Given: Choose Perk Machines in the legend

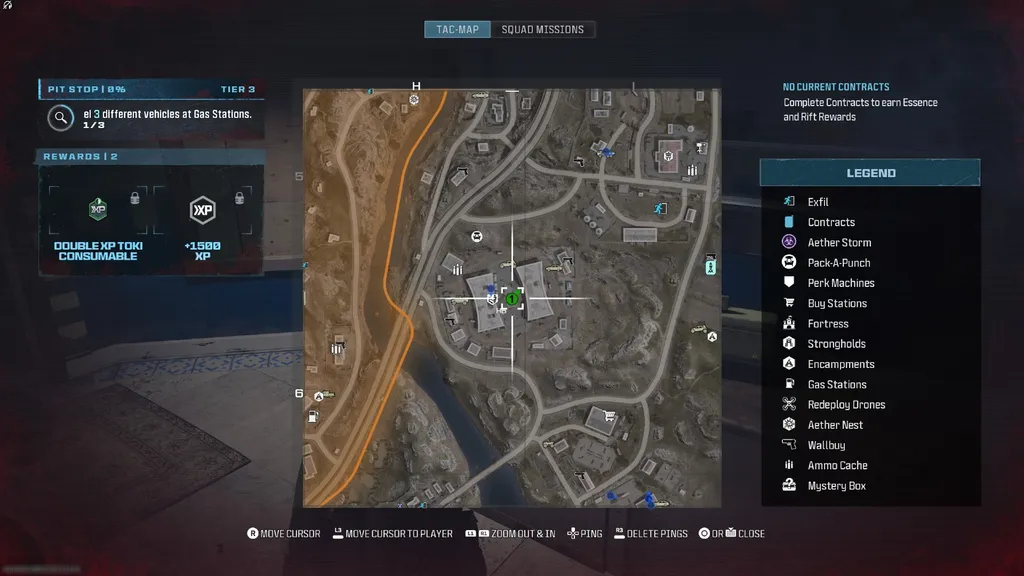Looking at the screenshot, I should pyautogui.click(x=841, y=283).
